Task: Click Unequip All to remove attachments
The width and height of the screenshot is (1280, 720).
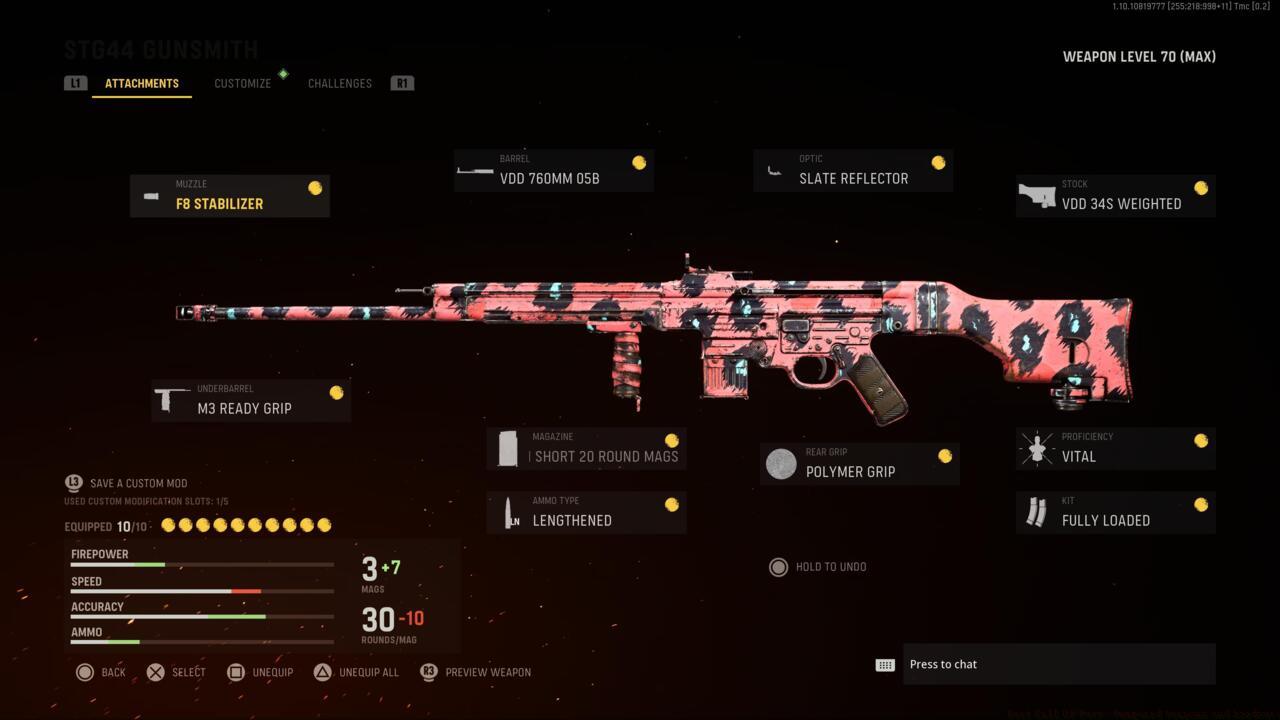Action: click(x=356, y=672)
